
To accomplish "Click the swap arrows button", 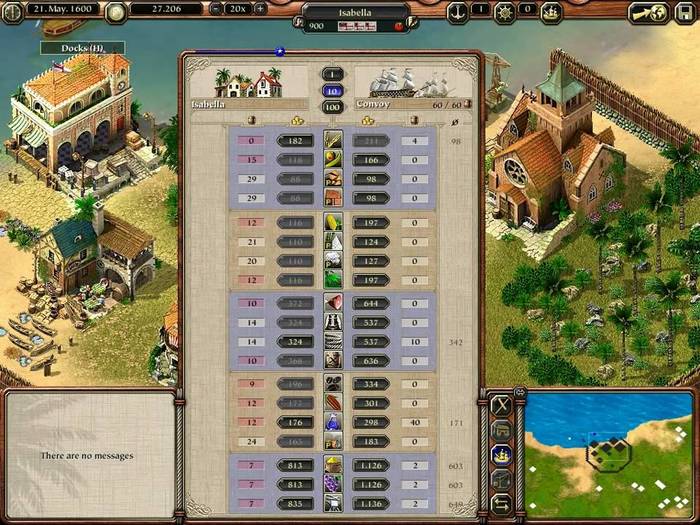I will tap(502, 502).
